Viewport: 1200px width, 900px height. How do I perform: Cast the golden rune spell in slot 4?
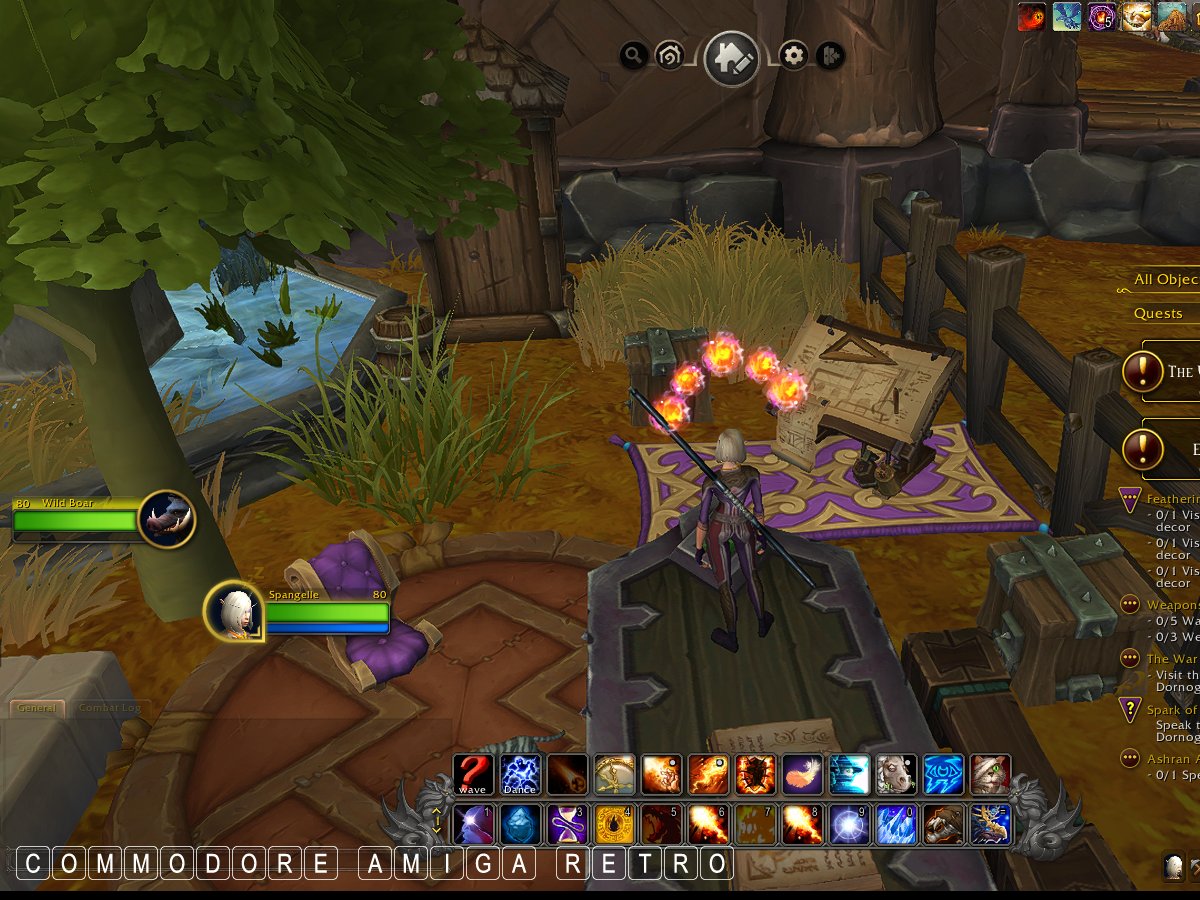coord(614,825)
